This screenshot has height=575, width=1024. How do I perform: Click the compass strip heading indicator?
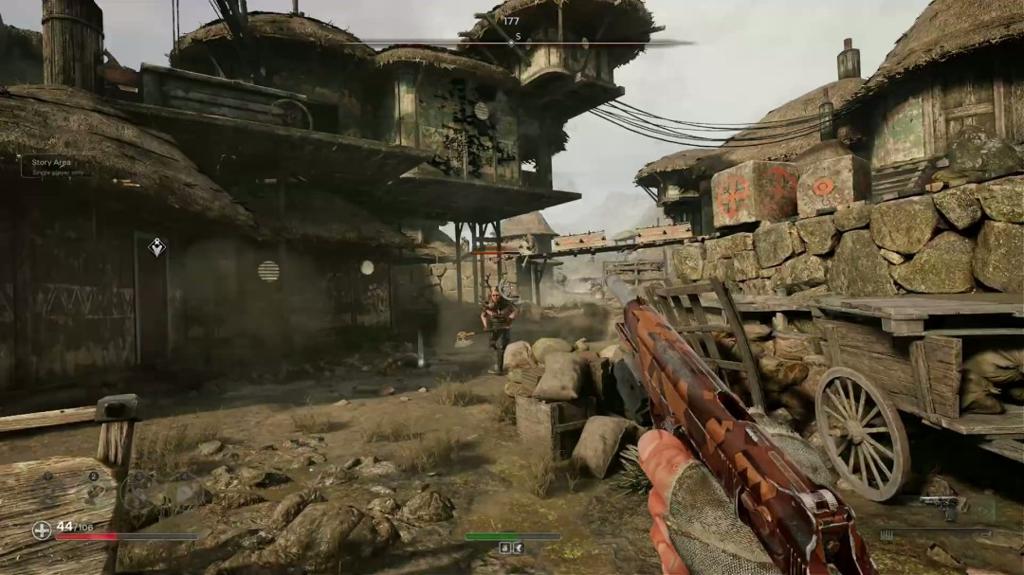tap(511, 42)
